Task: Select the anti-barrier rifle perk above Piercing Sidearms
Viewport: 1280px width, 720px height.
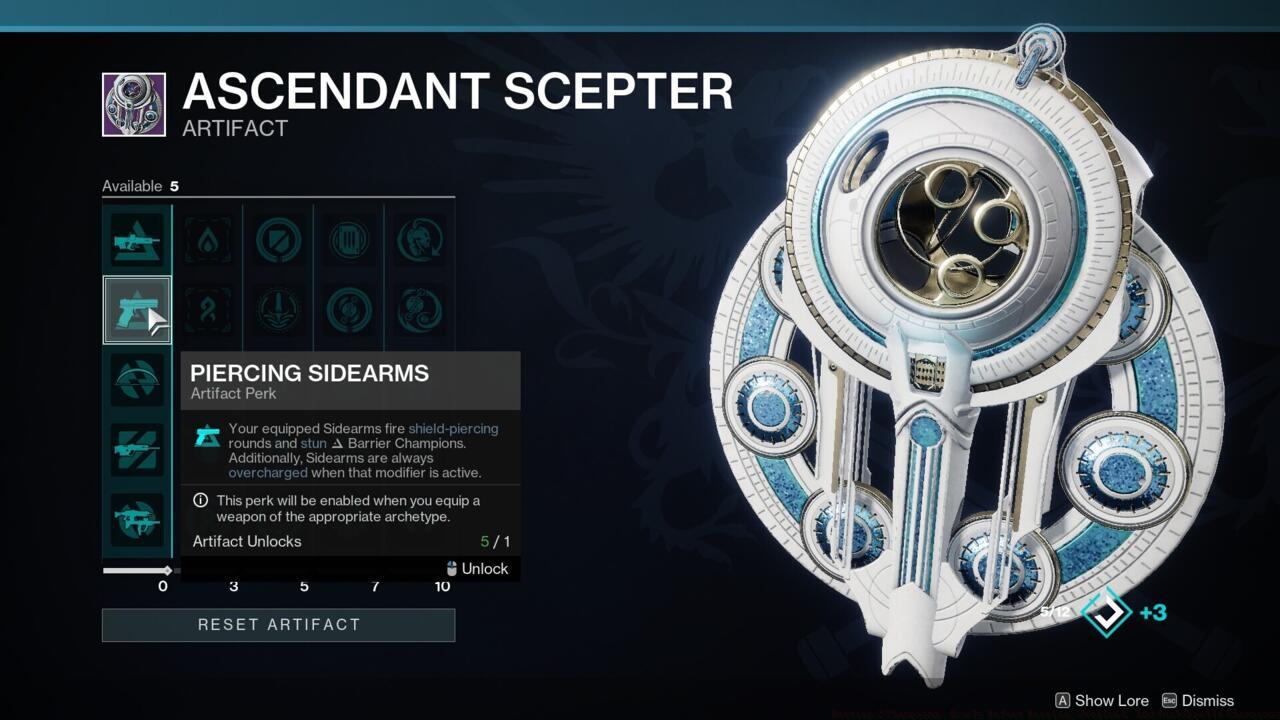Action: click(137, 240)
